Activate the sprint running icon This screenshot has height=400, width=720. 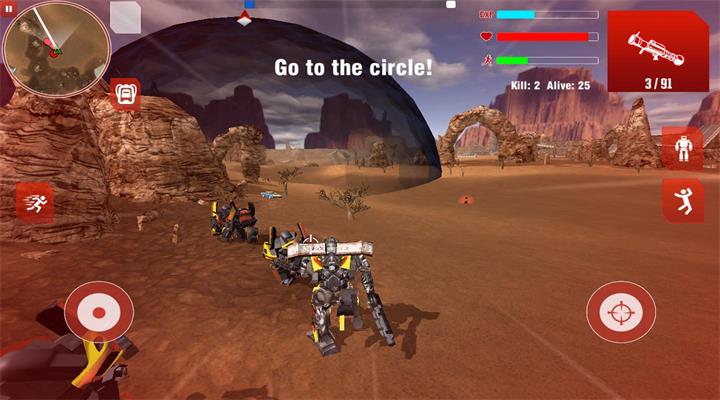(35, 203)
